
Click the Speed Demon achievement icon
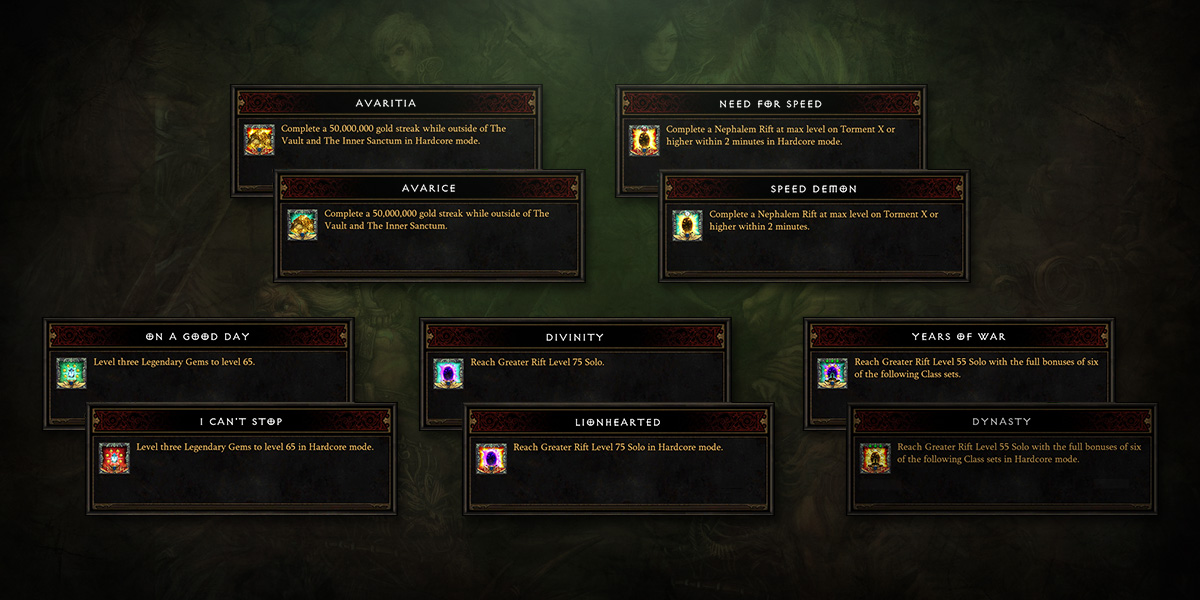(x=688, y=225)
